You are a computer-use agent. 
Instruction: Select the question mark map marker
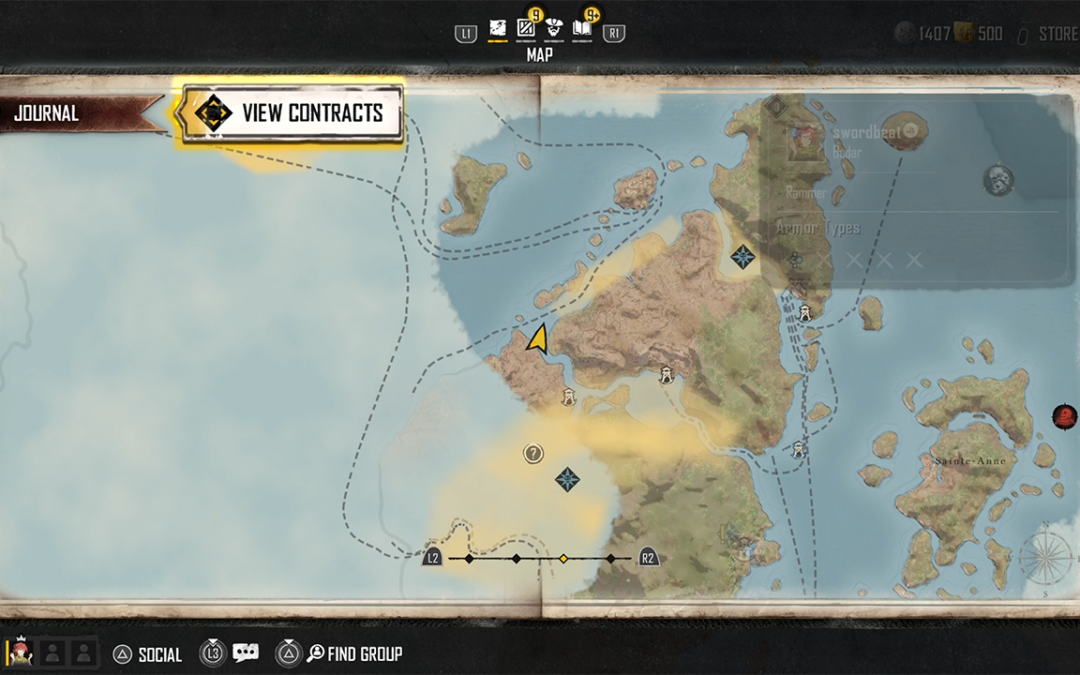click(534, 454)
